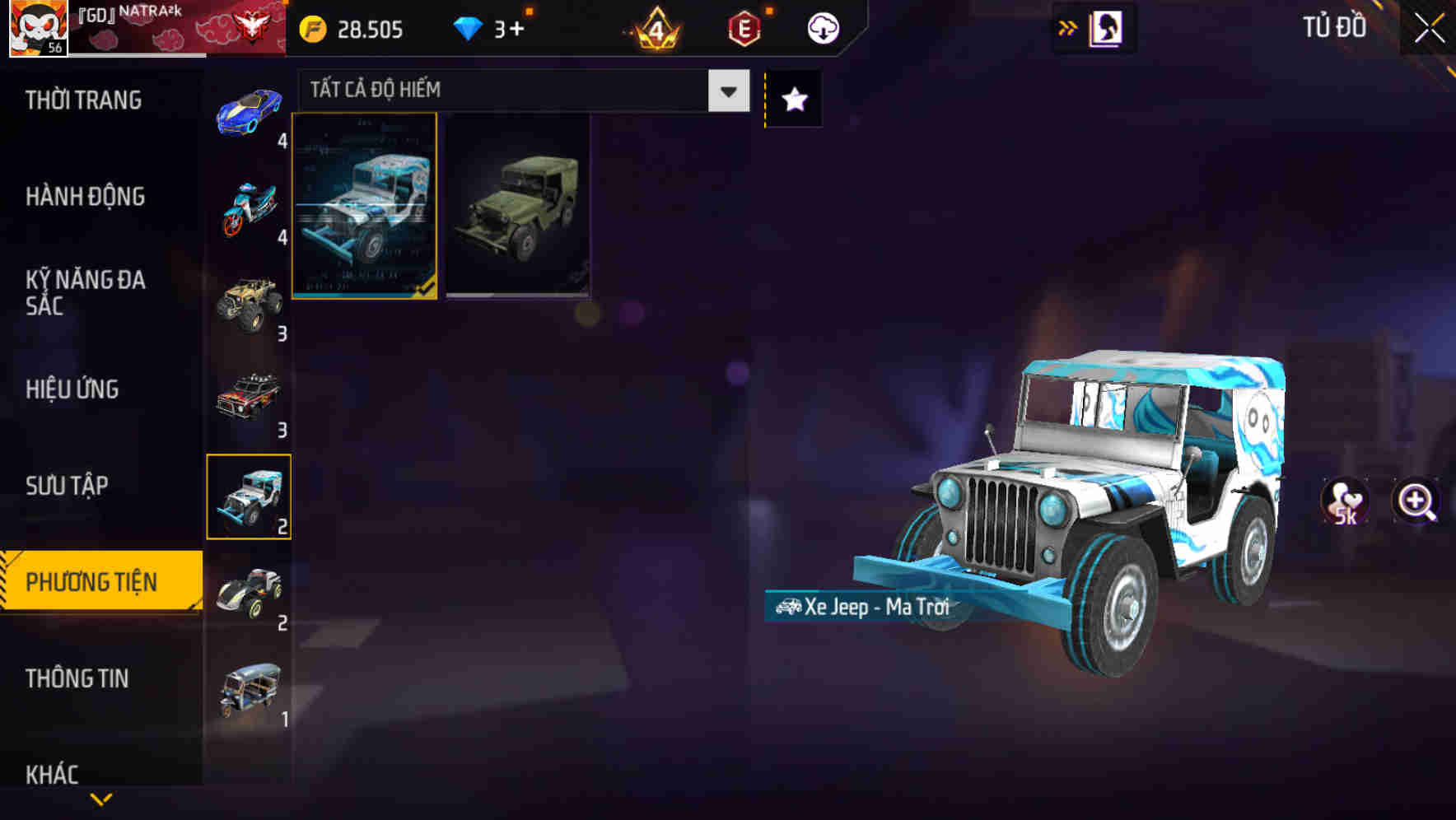This screenshot has height=820, width=1456.
Task: Click the yellow double-arrow expander near top right
Action: tap(1066, 26)
